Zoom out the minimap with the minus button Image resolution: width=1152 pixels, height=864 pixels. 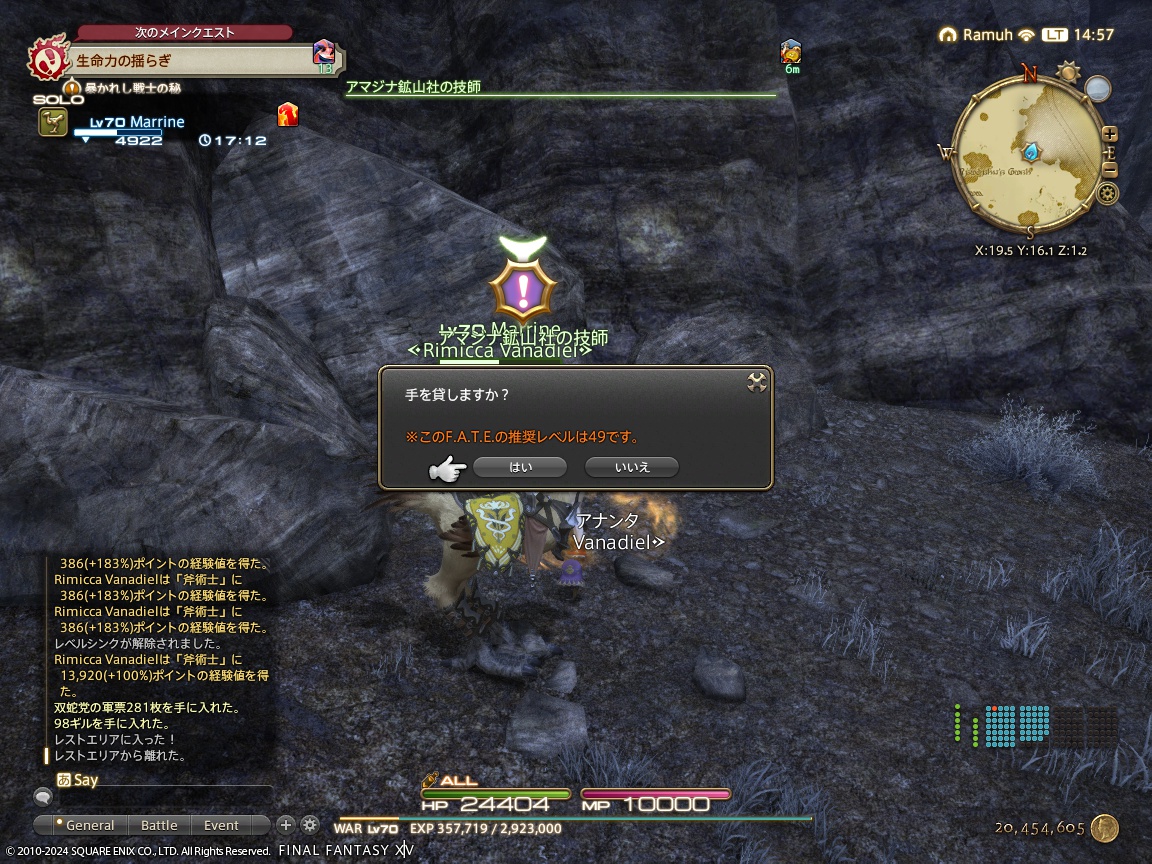tap(1109, 169)
